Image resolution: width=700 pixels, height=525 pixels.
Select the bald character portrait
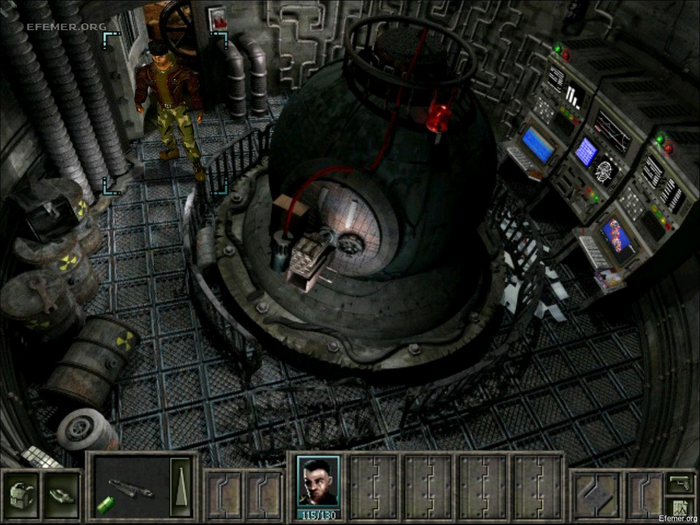click(319, 481)
